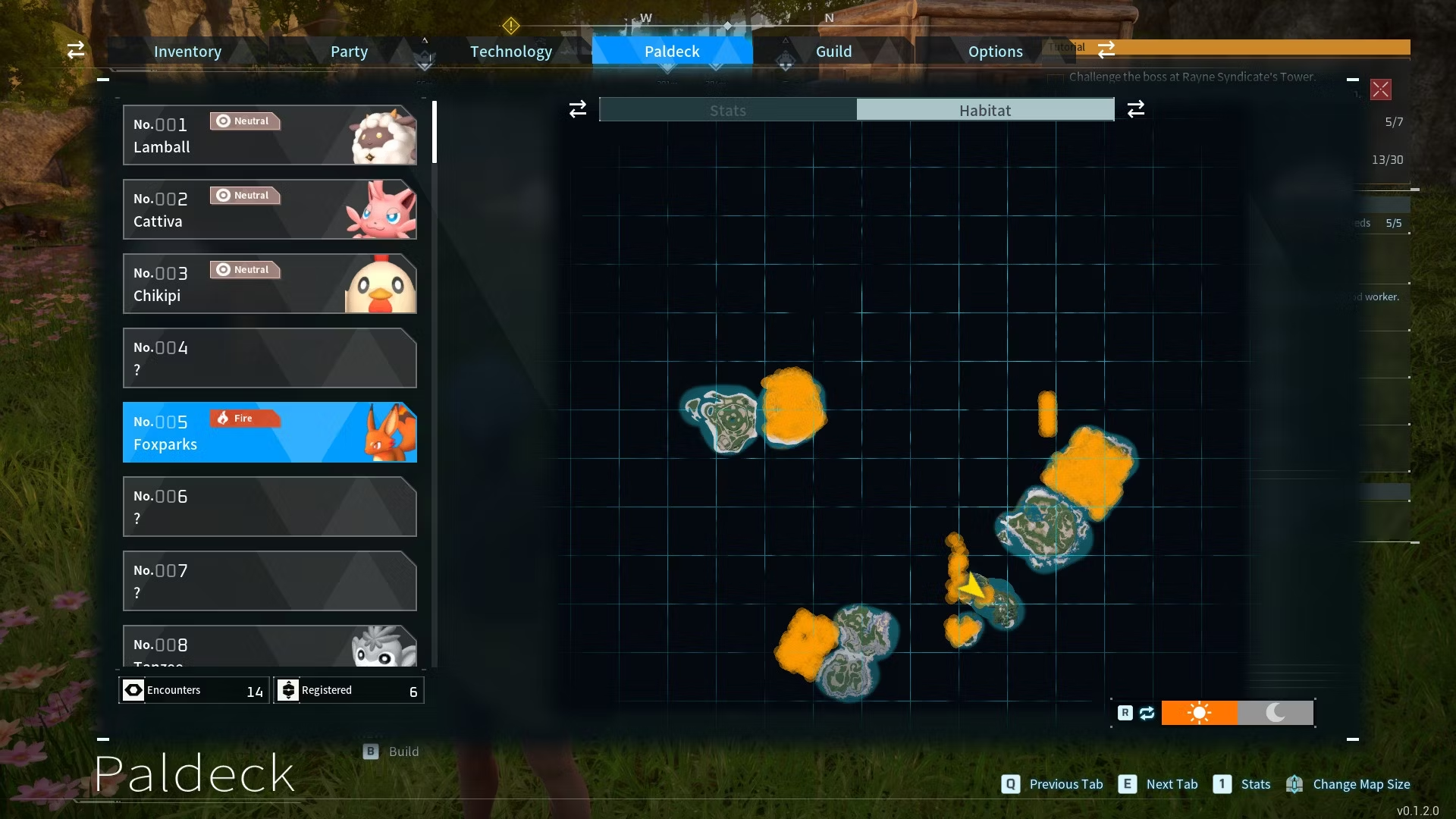The height and width of the screenshot is (819, 1456).
Task: Go to the Technology tab
Action: coord(511,52)
